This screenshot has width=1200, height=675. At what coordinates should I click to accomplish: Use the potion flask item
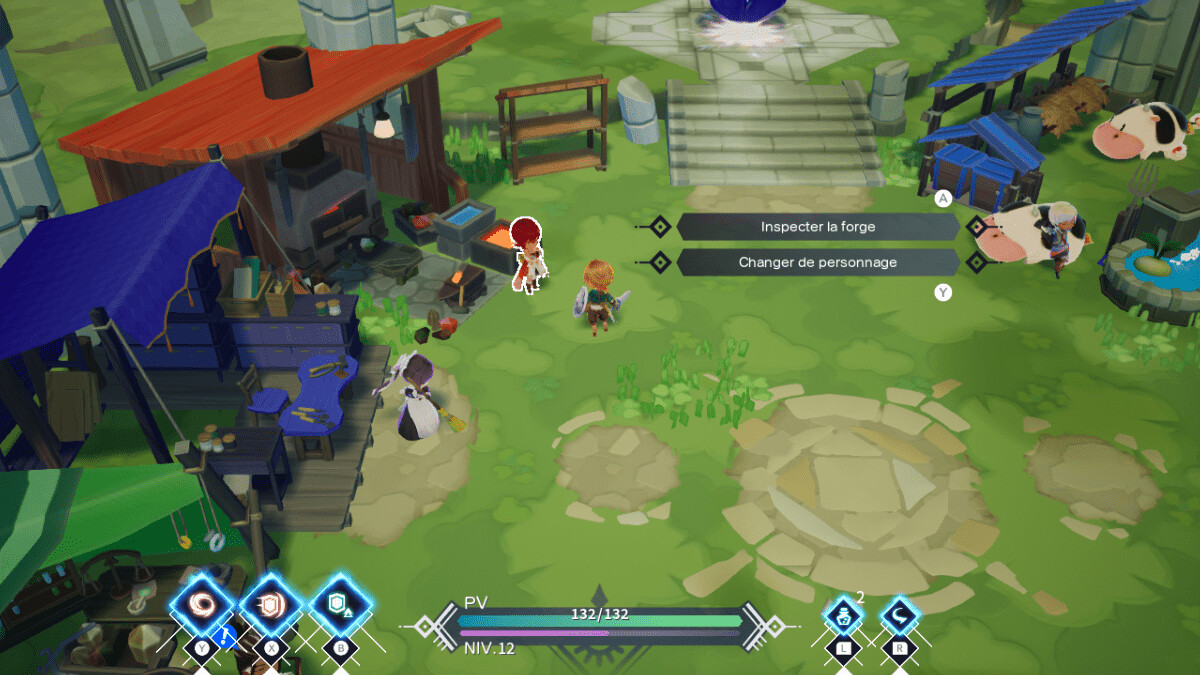[843, 614]
